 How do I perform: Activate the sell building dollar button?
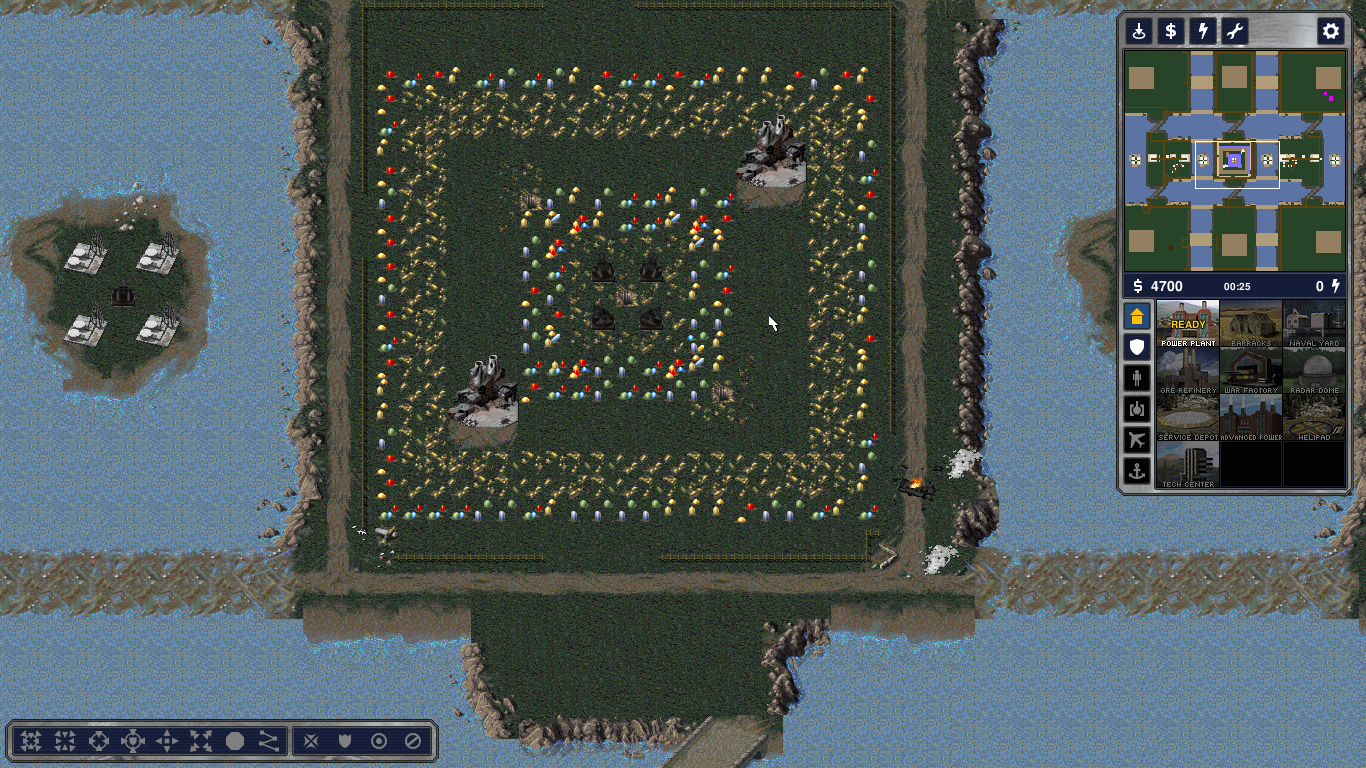pos(1171,31)
